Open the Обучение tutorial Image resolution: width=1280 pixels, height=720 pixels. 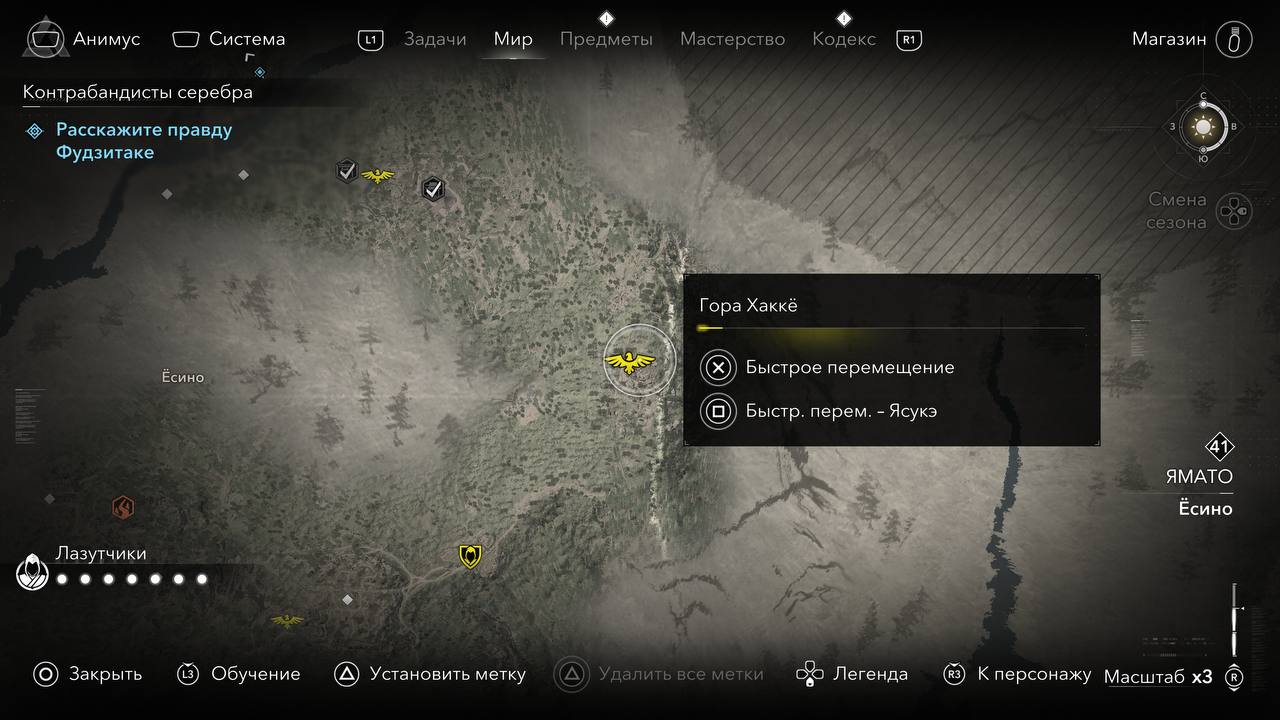239,674
